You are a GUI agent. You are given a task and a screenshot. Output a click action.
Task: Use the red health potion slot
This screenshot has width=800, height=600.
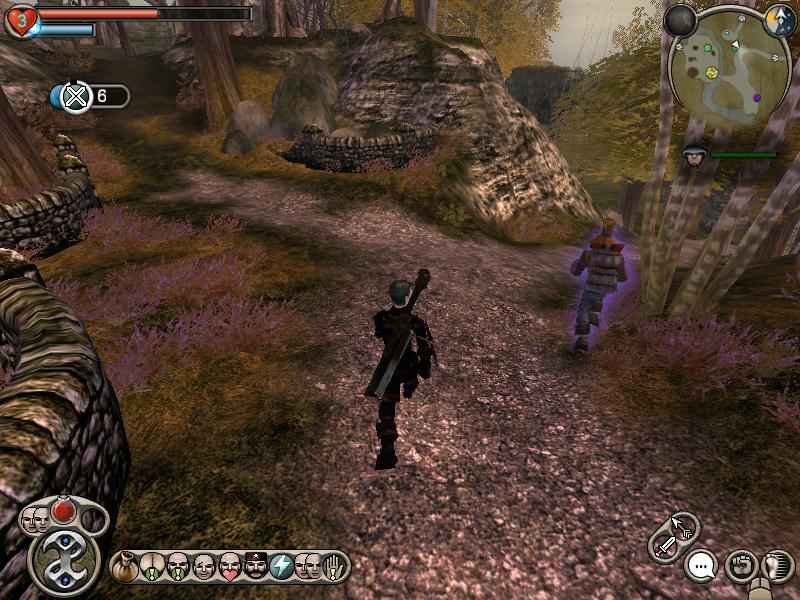[64, 511]
